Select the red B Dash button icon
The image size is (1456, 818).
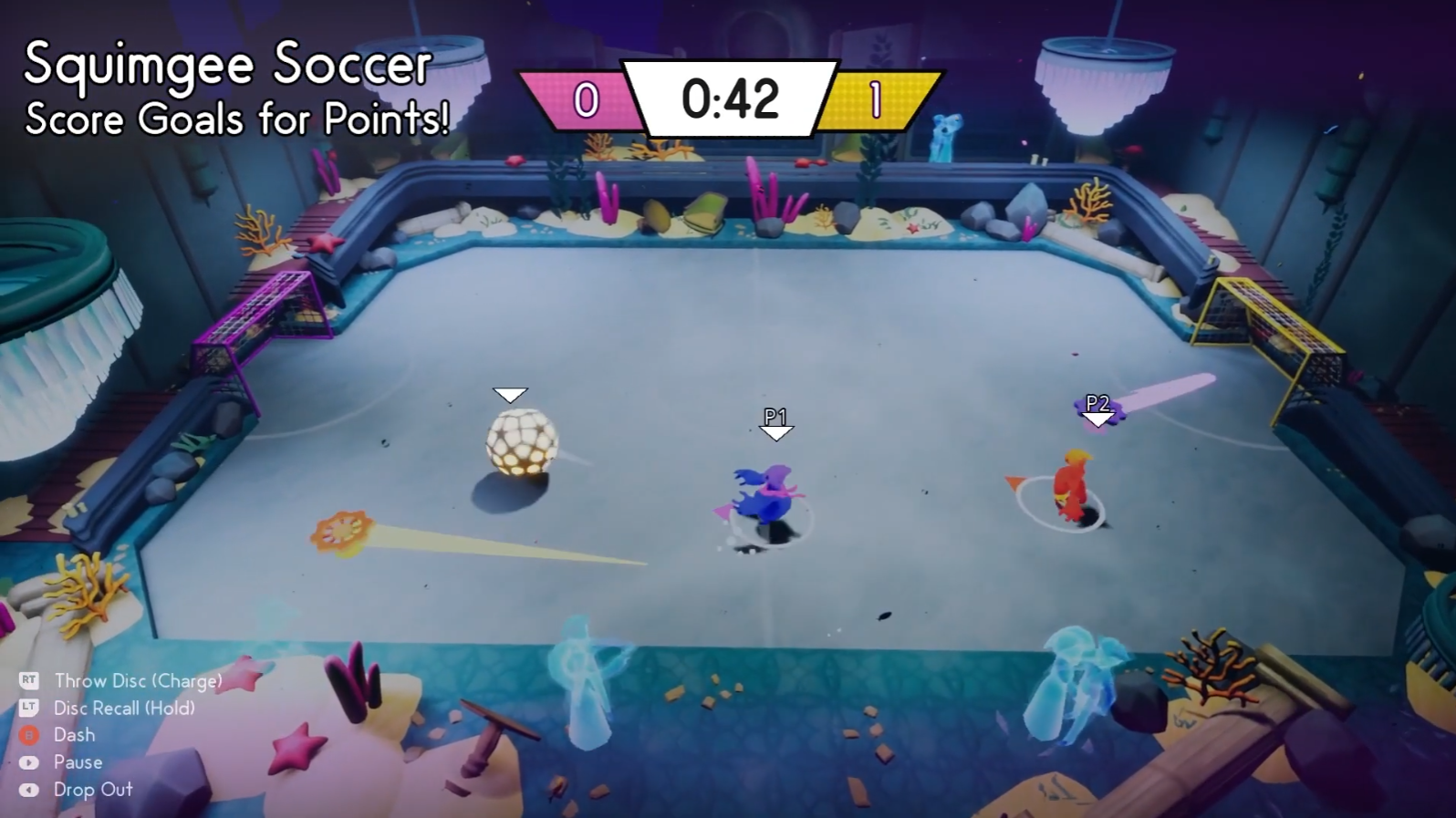[27, 735]
